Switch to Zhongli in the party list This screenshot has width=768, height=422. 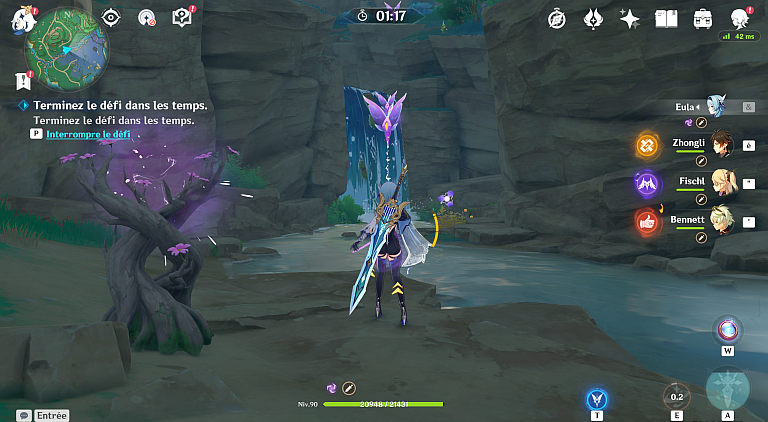(718, 146)
